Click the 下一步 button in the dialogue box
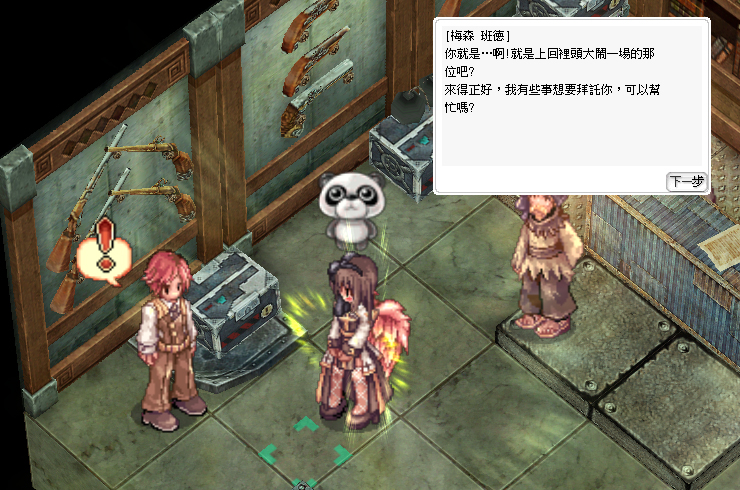The width and height of the screenshot is (740, 490). click(686, 181)
